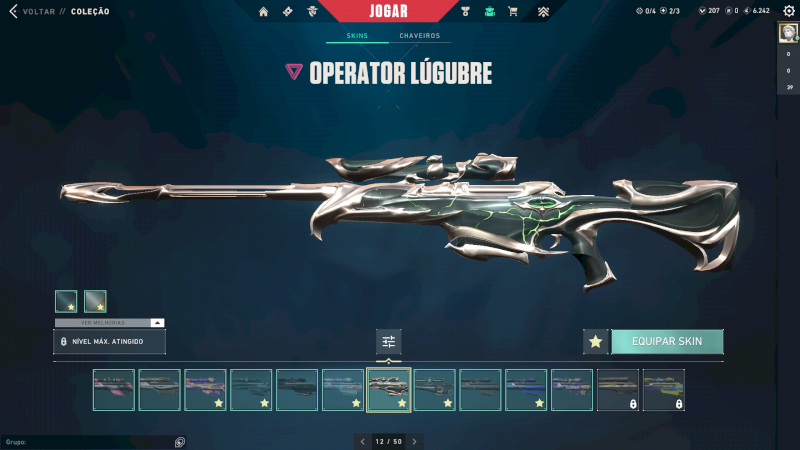The width and height of the screenshot is (800, 450).
Task: Select the first variant swatch above Ver Melhorias
Action: coord(66,301)
